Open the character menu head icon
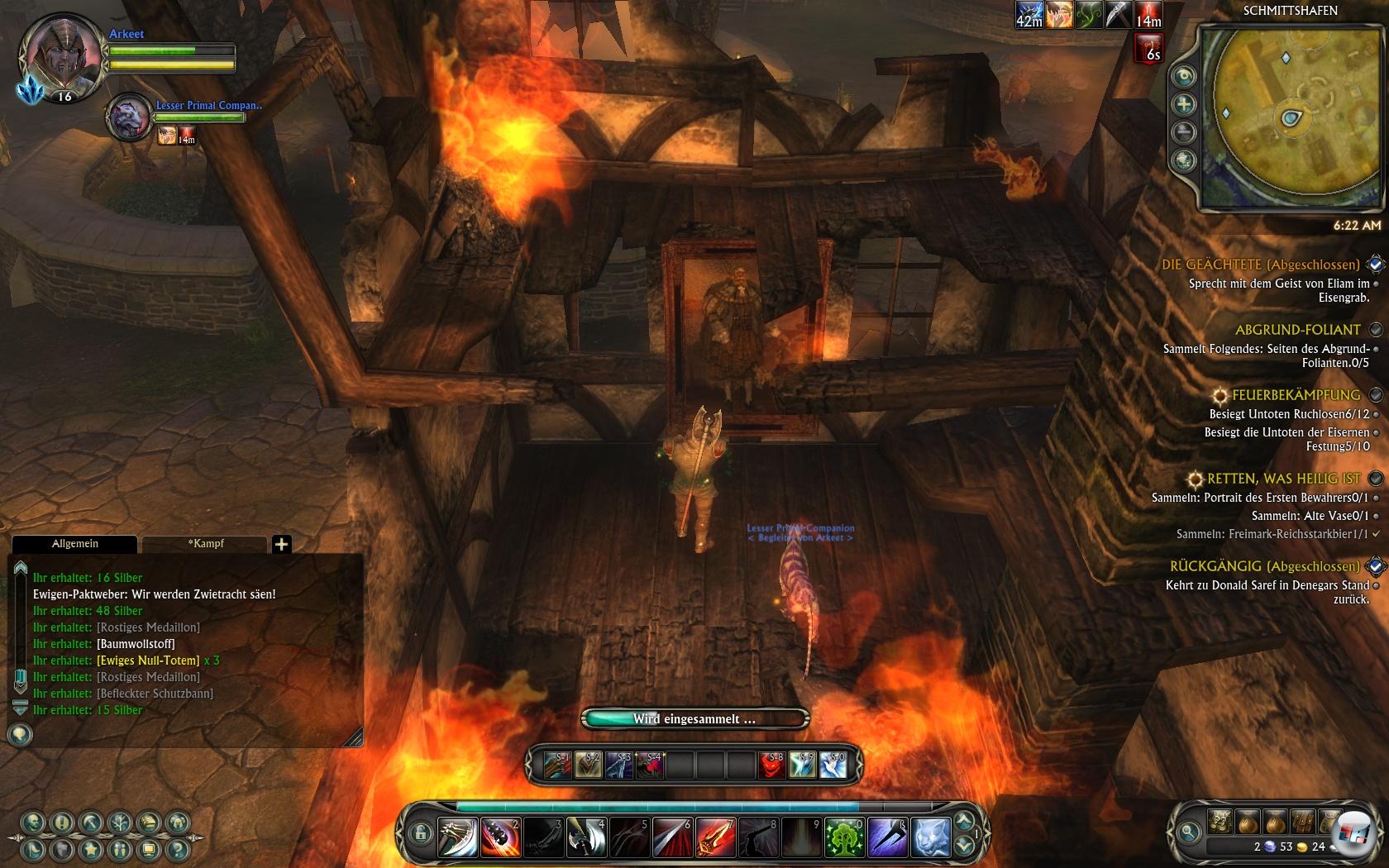This screenshot has height=868, width=1389. 33,823
